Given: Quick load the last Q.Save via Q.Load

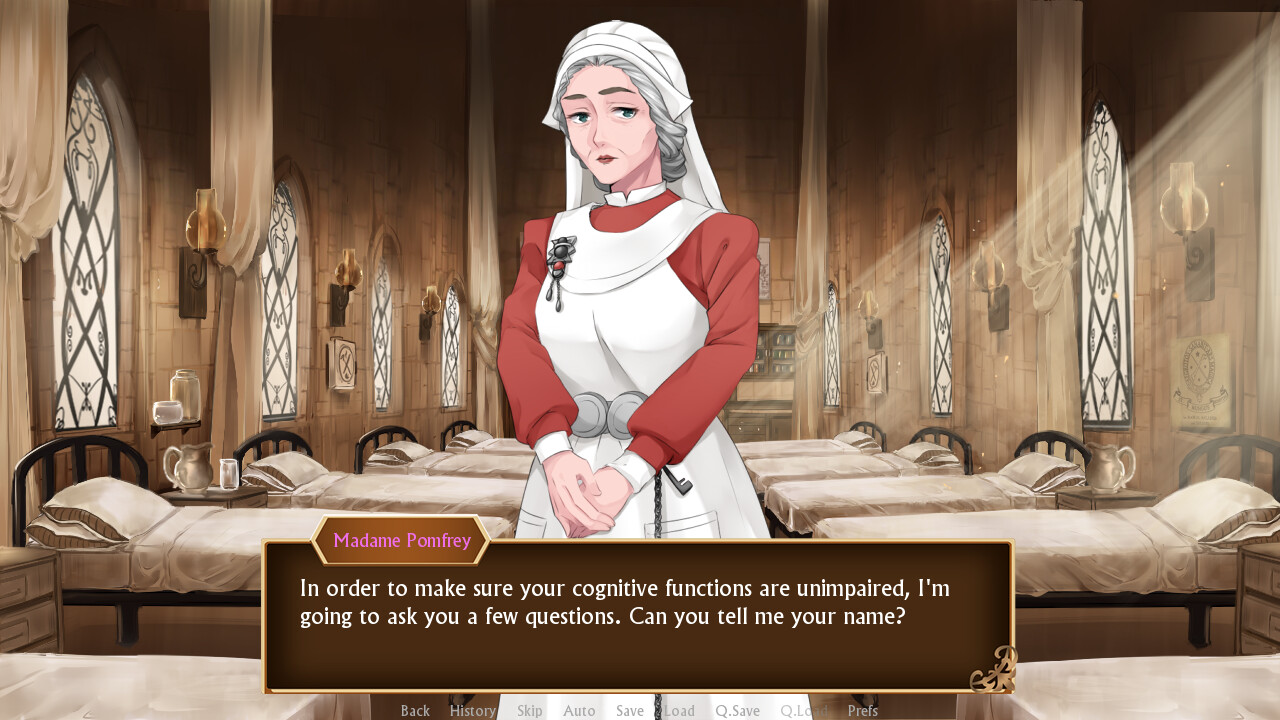Looking at the screenshot, I should coord(803,710).
